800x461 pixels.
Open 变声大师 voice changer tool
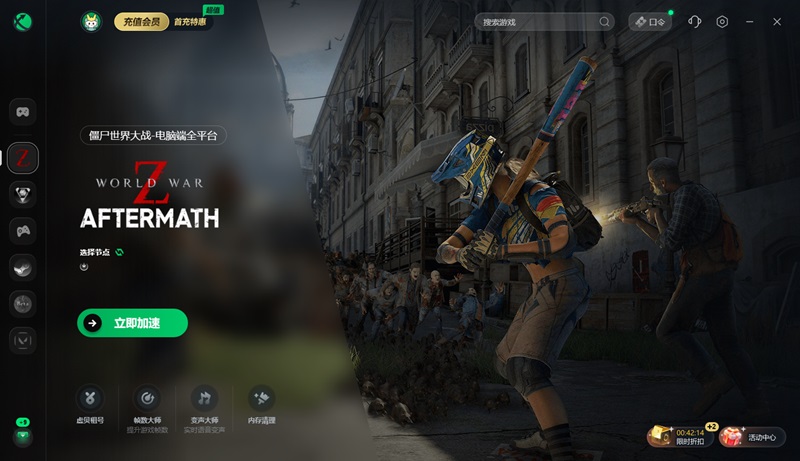204,405
